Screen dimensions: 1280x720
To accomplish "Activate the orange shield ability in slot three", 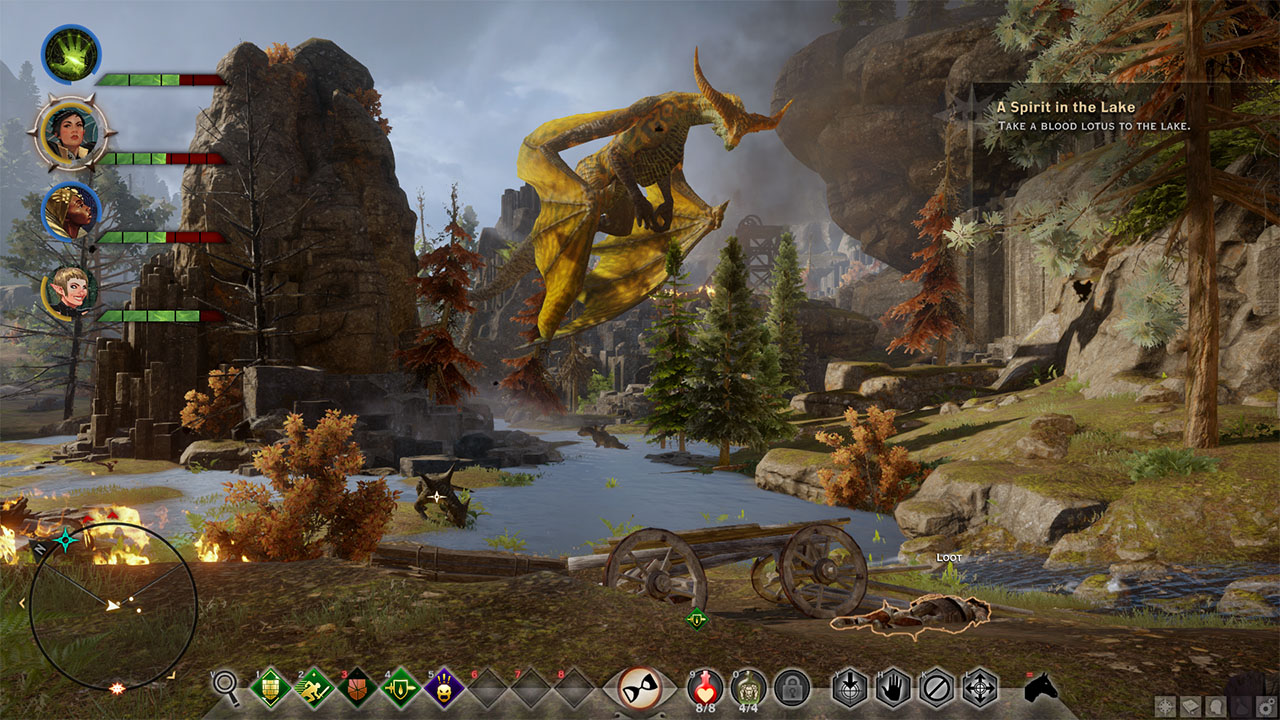I will click(358, 688).
